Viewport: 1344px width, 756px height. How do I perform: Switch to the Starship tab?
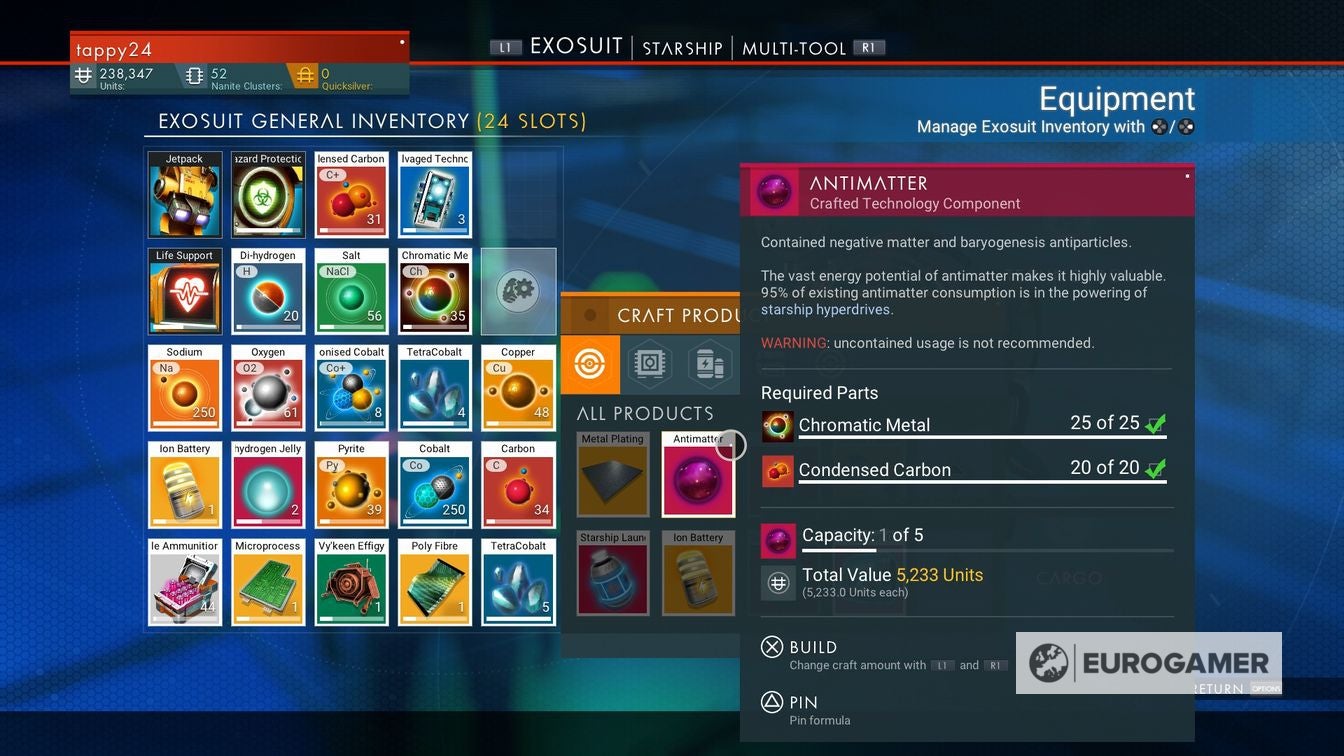681,47
